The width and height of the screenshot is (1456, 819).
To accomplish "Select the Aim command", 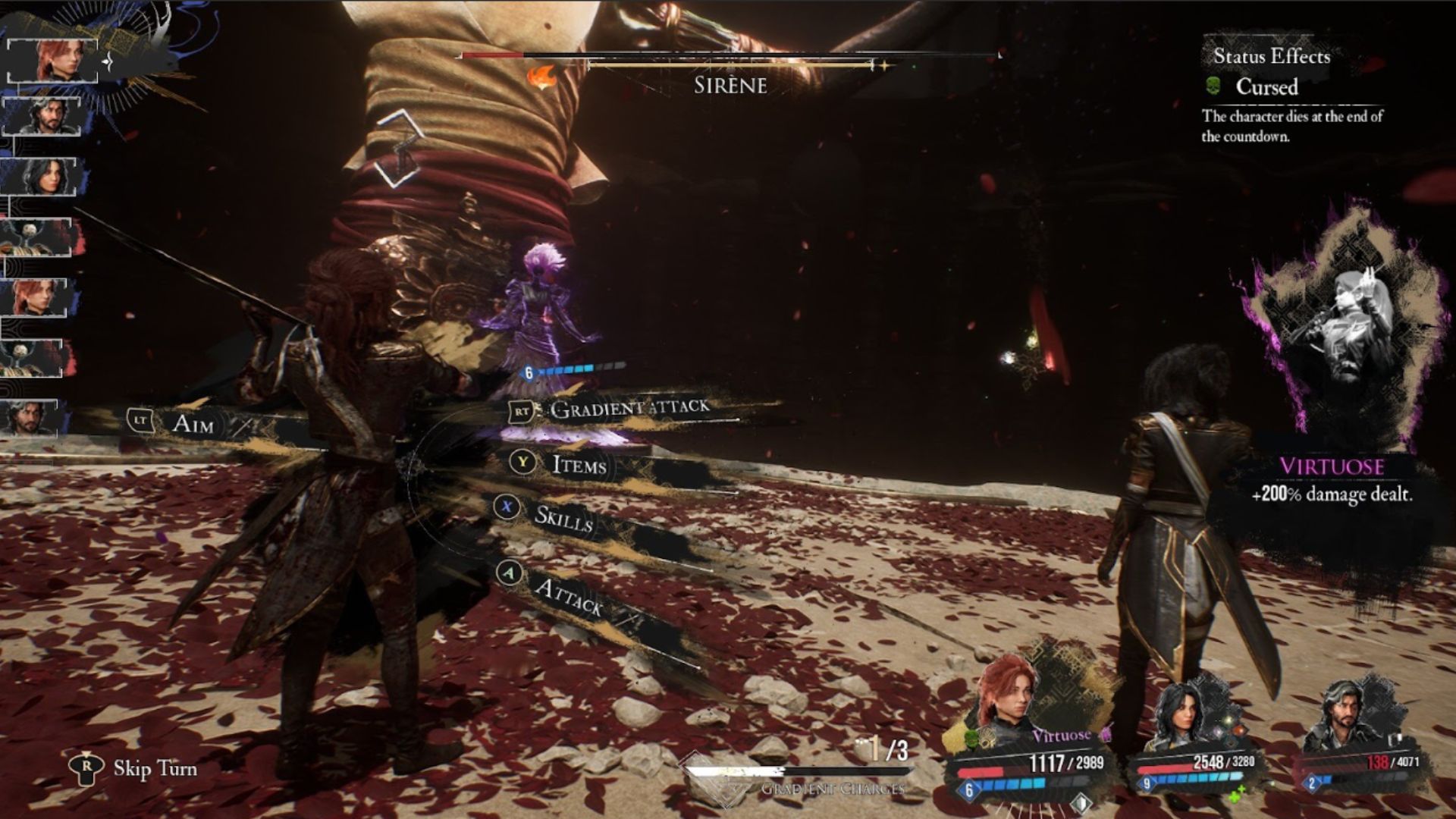I will coord(192,422).
